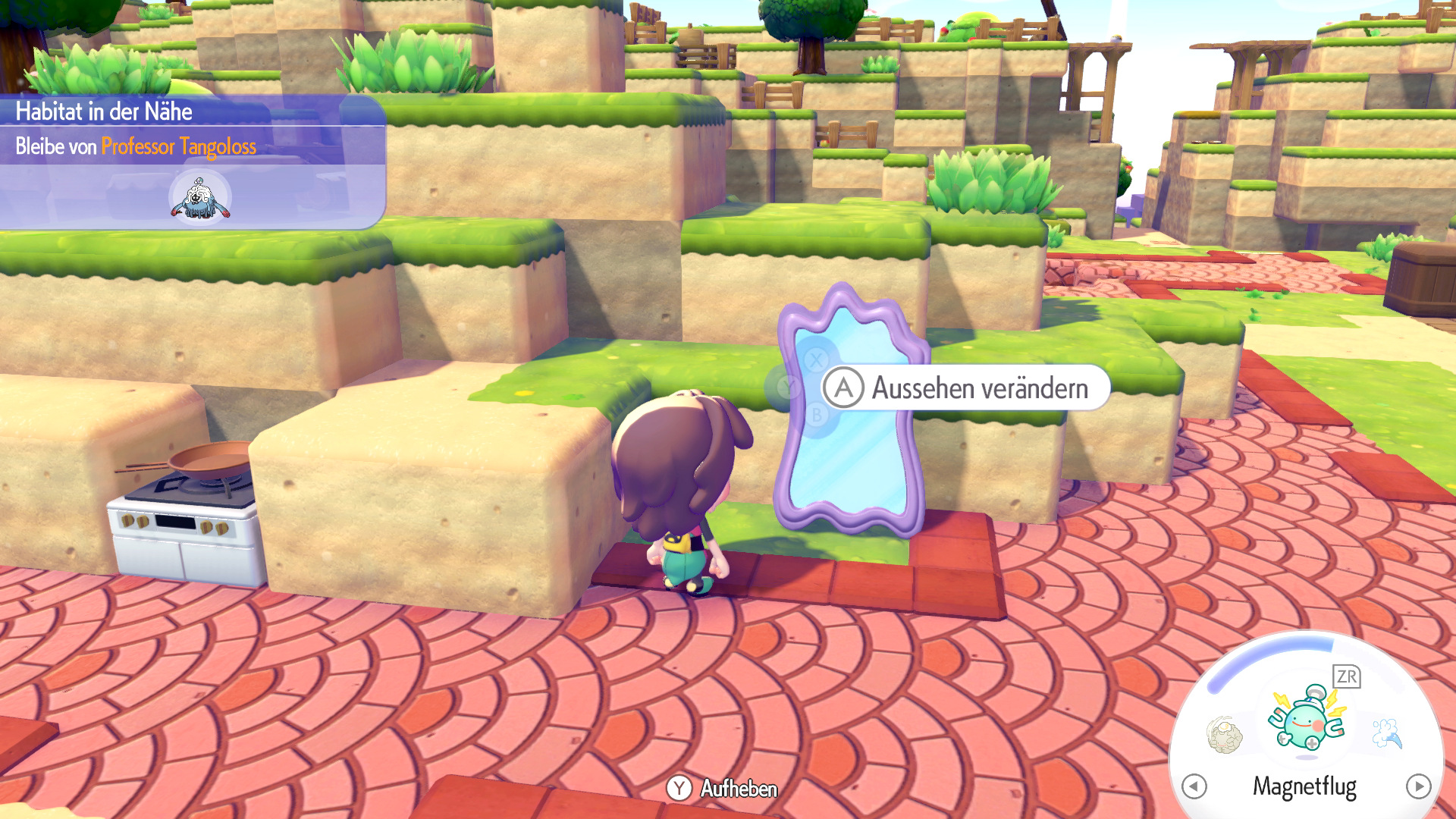Screen dimensions: 1456x819
Task: Click the B button icon on the mirror
Action: [816, 415]
